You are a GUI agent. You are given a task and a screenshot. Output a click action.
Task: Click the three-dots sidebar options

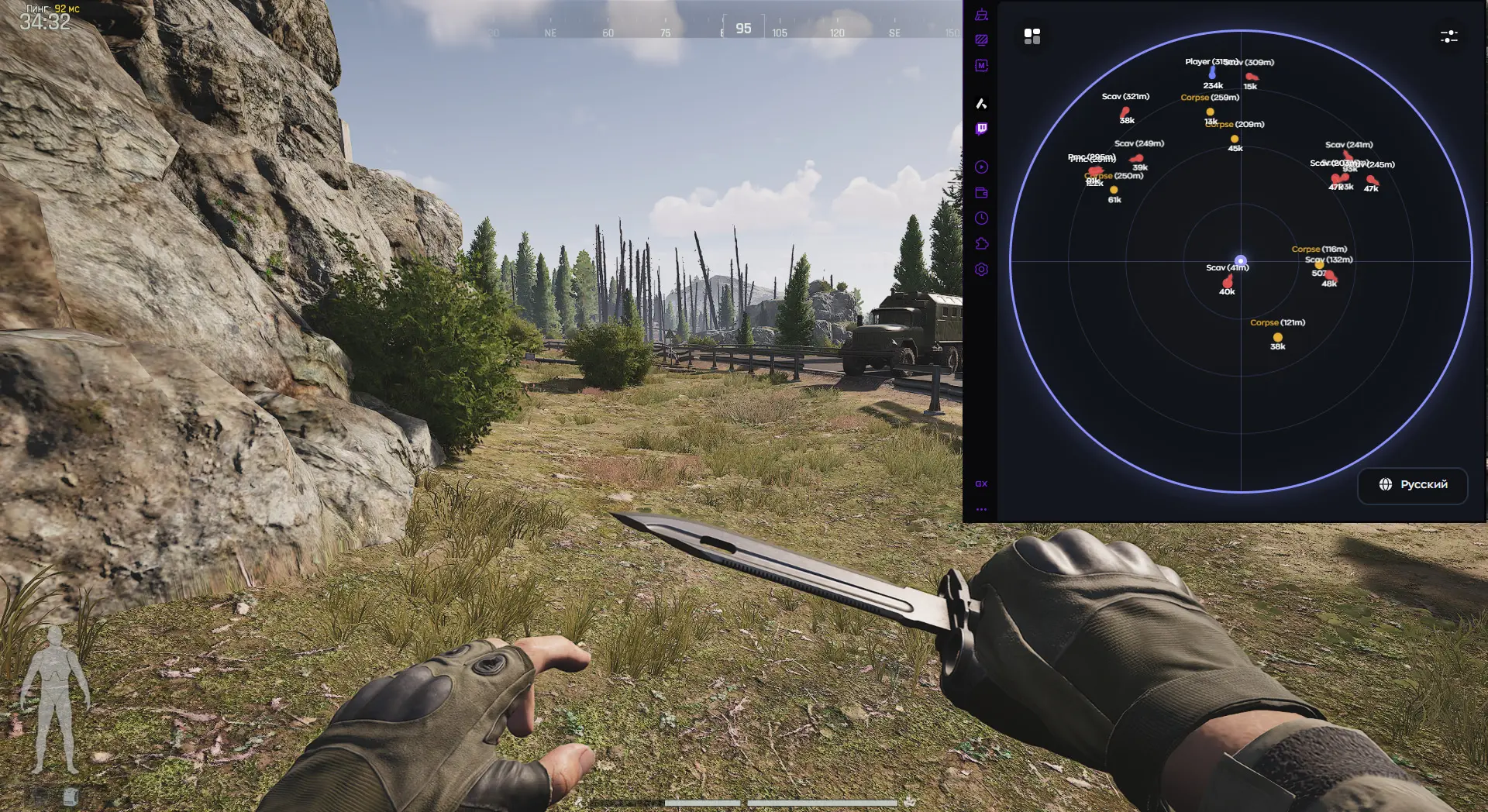pos(981,510)
